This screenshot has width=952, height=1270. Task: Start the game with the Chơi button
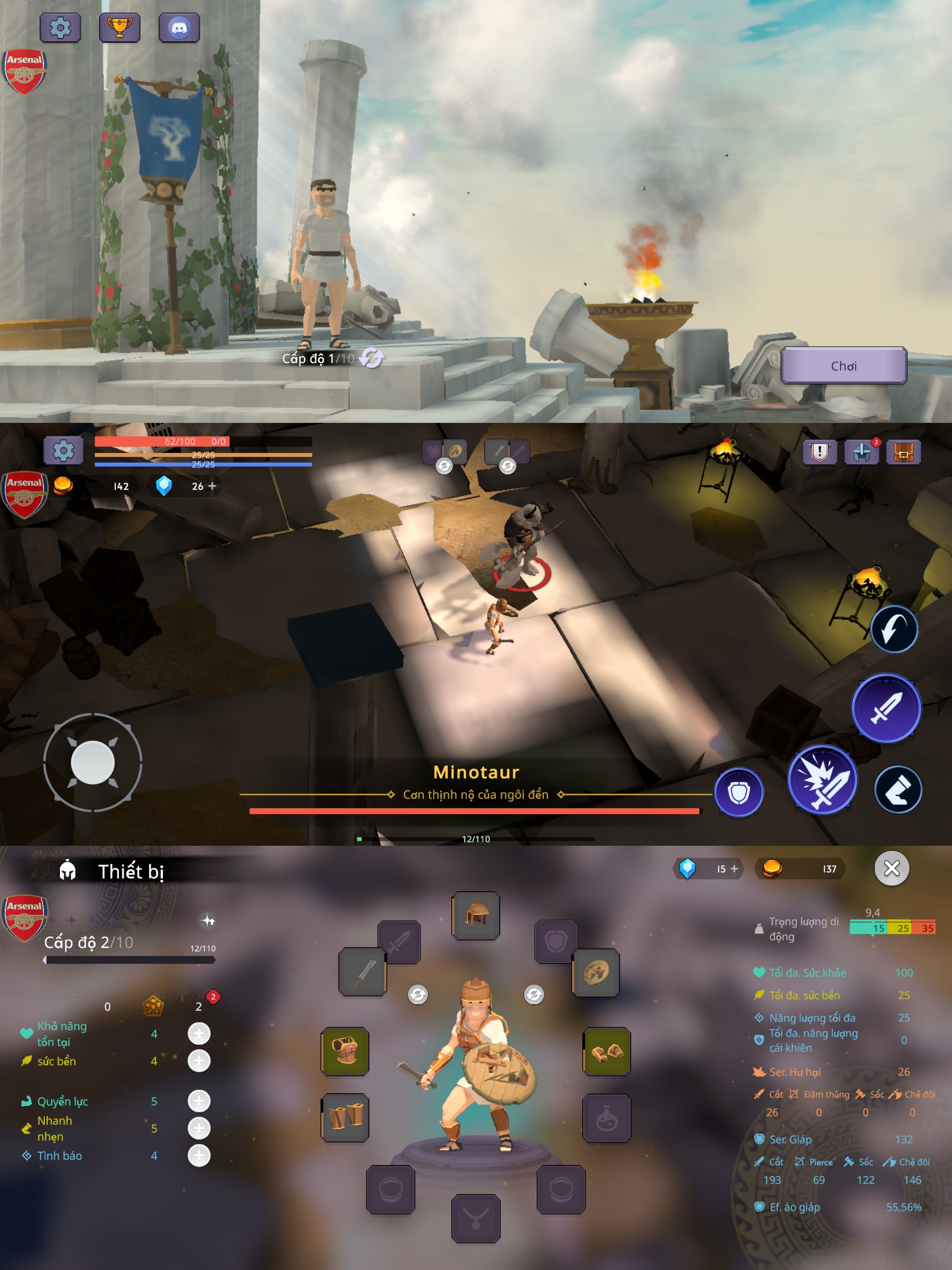point(843,366)
